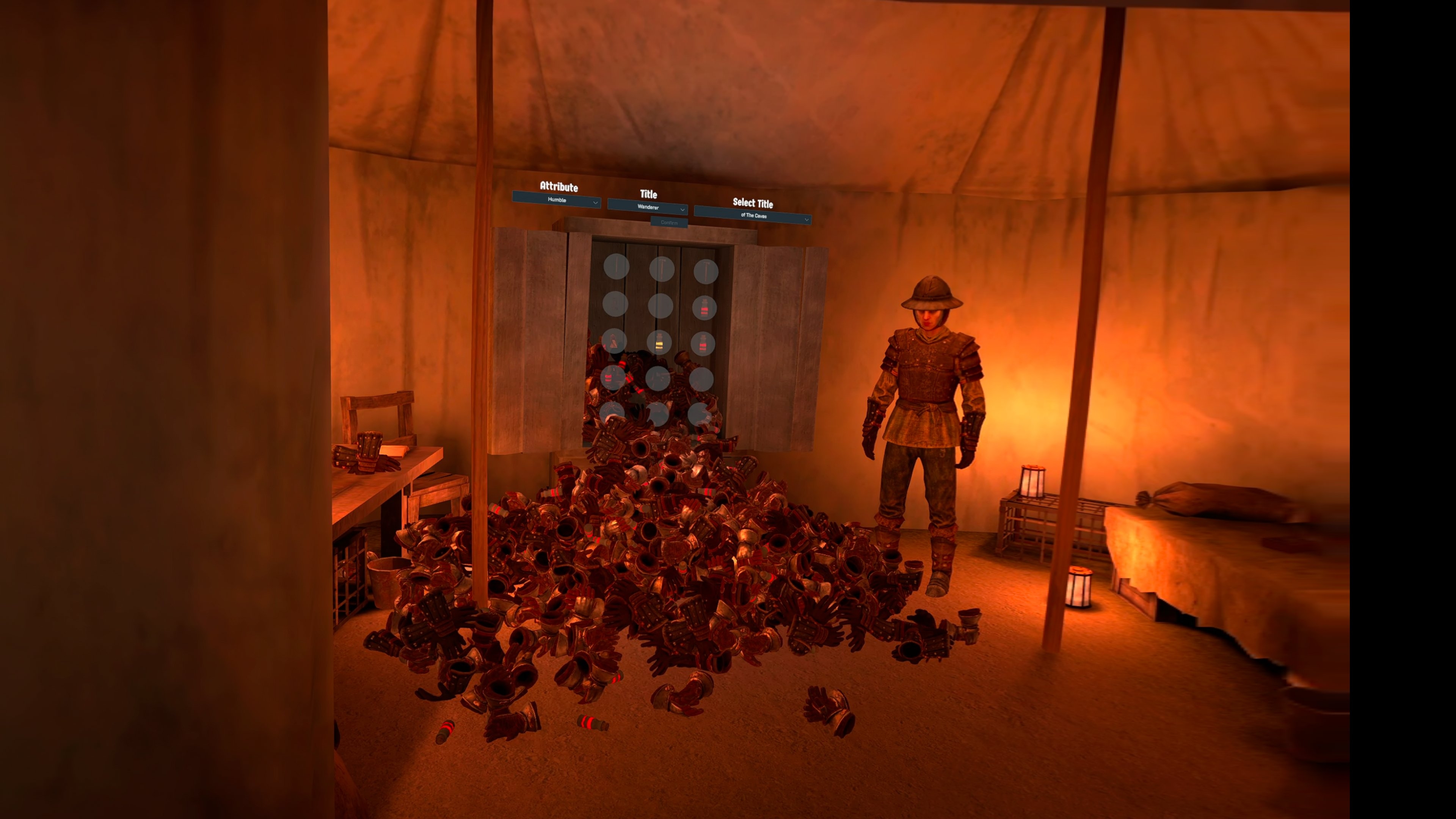Expand the Title dropdown set to Wanderer

[648, 208]
